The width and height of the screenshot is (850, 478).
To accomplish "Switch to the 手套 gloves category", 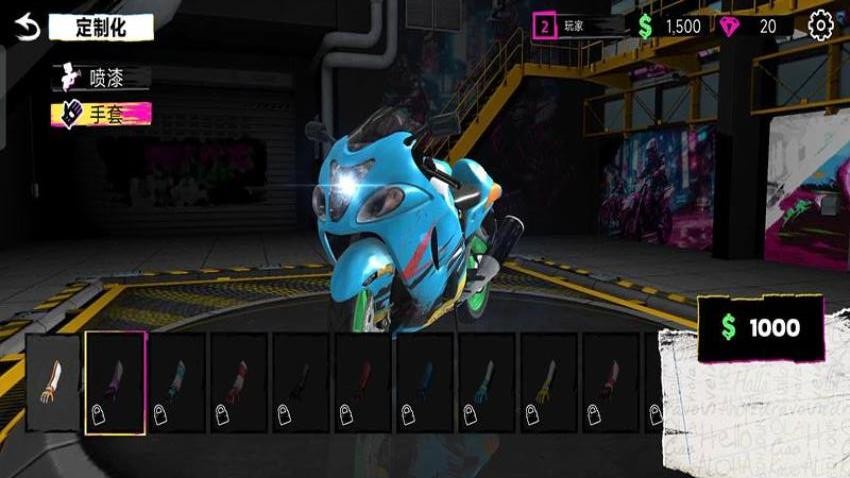I will click(101, 113).
